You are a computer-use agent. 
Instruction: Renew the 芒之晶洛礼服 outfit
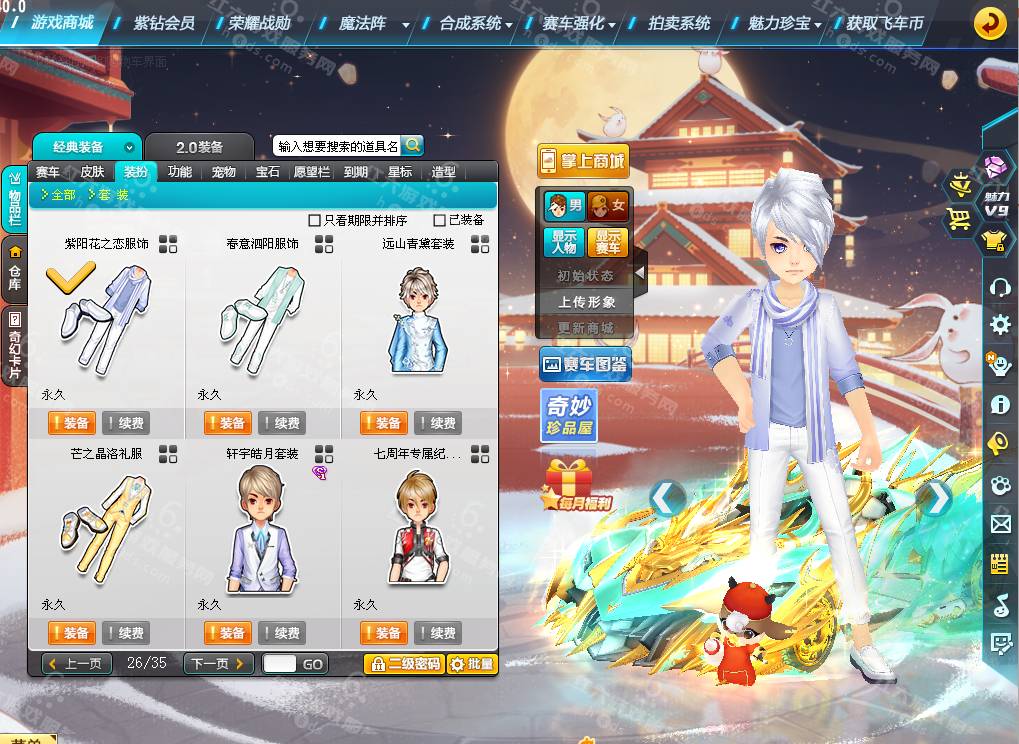(126, 633)
